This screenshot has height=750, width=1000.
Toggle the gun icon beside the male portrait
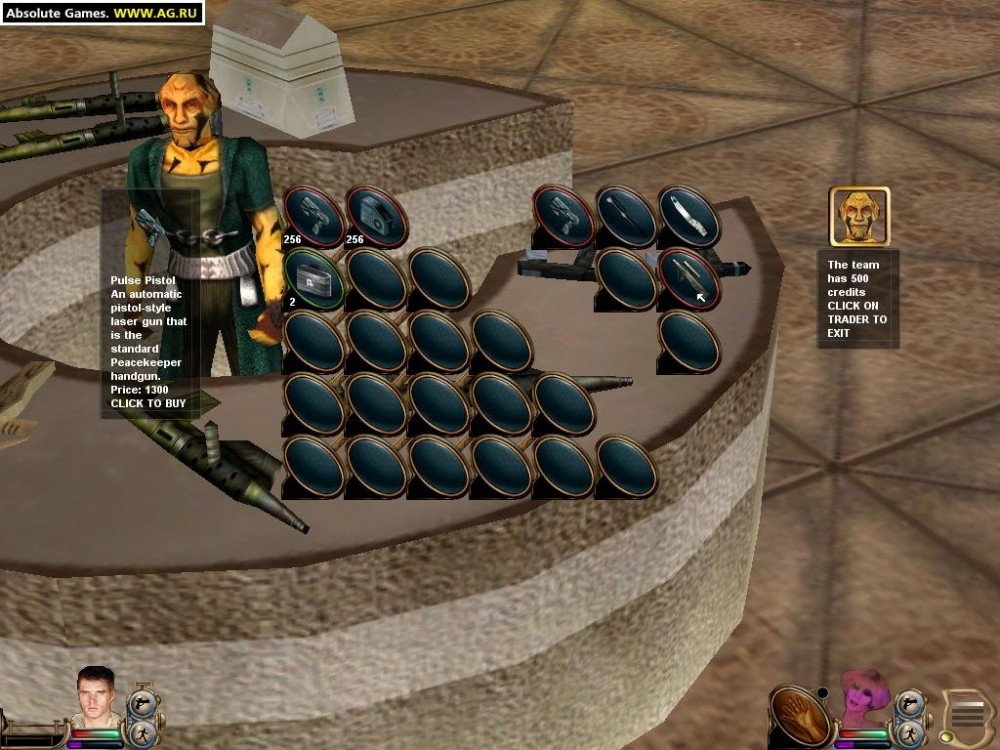141,701
